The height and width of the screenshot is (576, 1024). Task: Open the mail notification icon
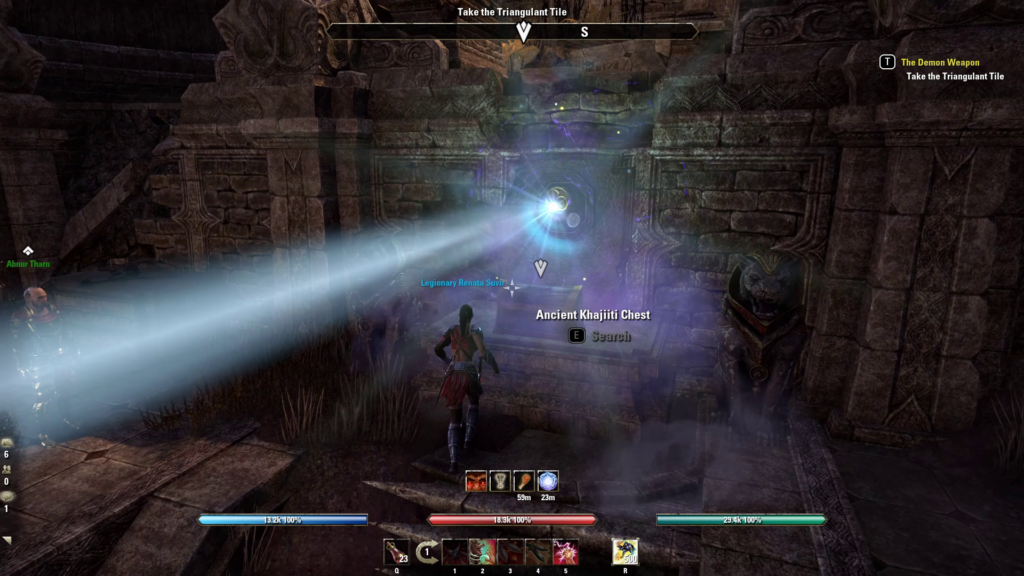coord(7,442)
